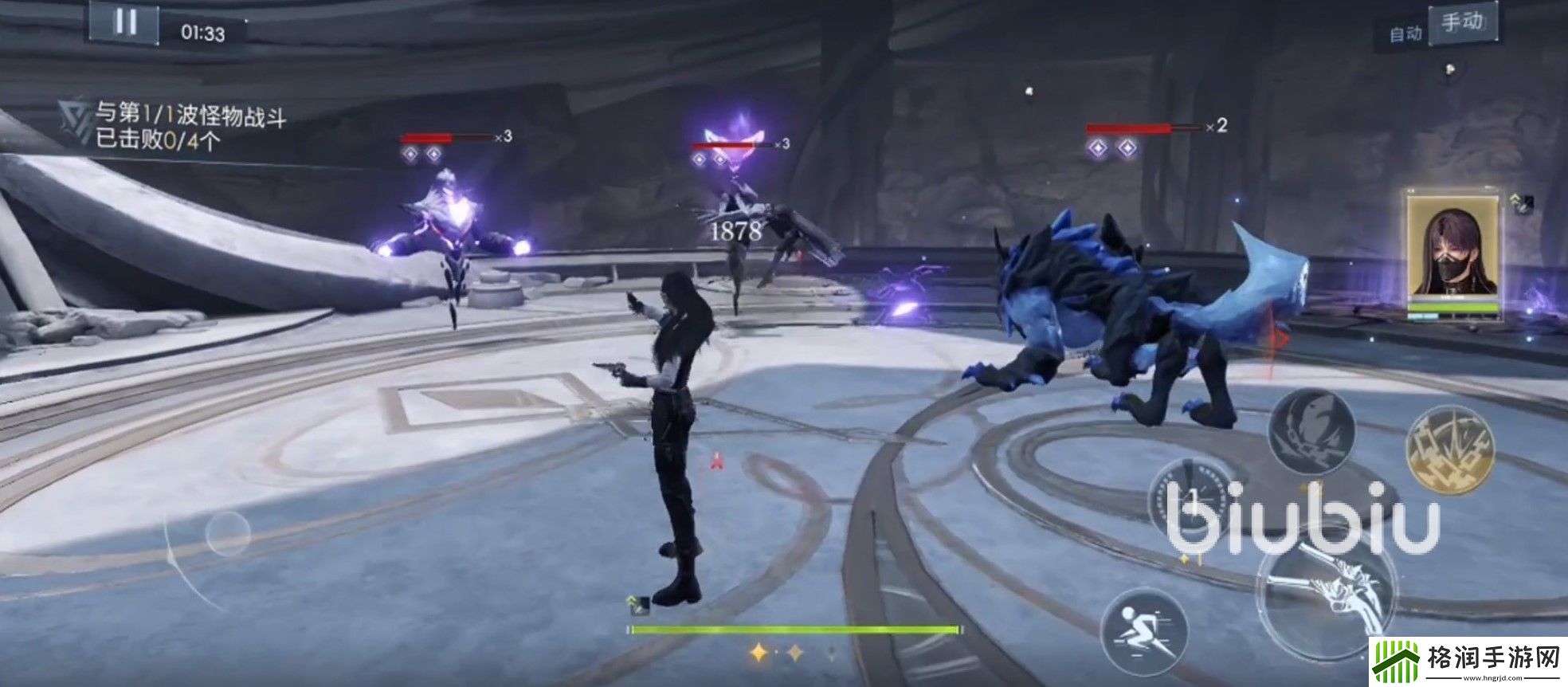1568x687 pixels.
Task: Trigger the golden ultimate skill
Action: click(x=1450, y=449)
